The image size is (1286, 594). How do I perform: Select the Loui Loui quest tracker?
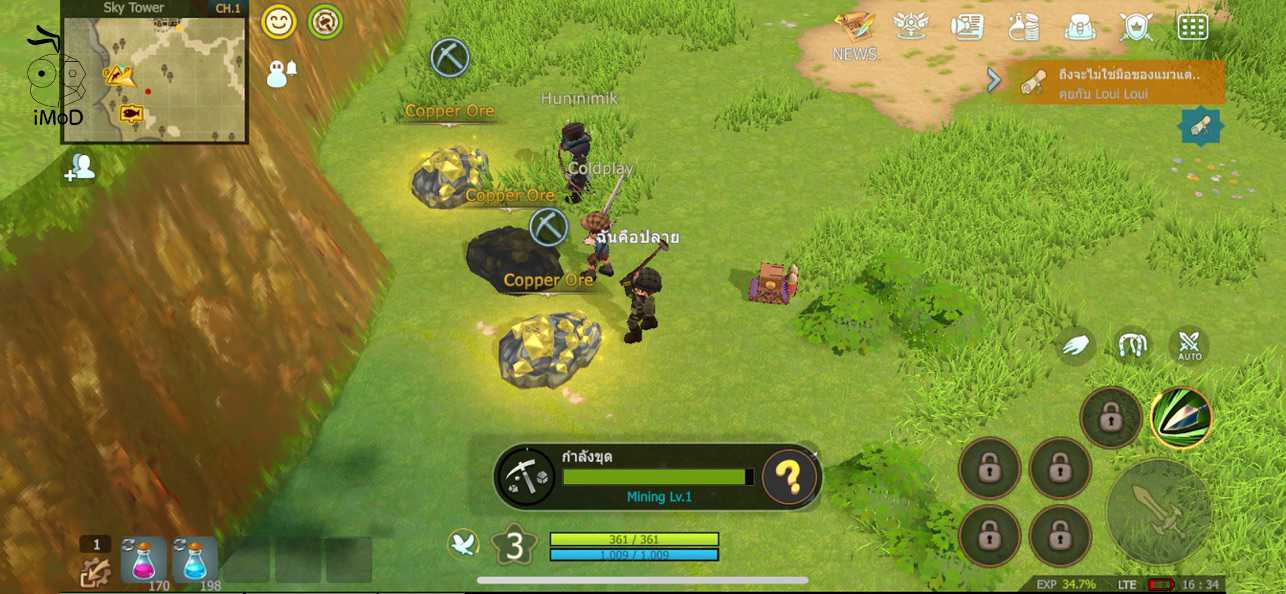coord(1120,82)
